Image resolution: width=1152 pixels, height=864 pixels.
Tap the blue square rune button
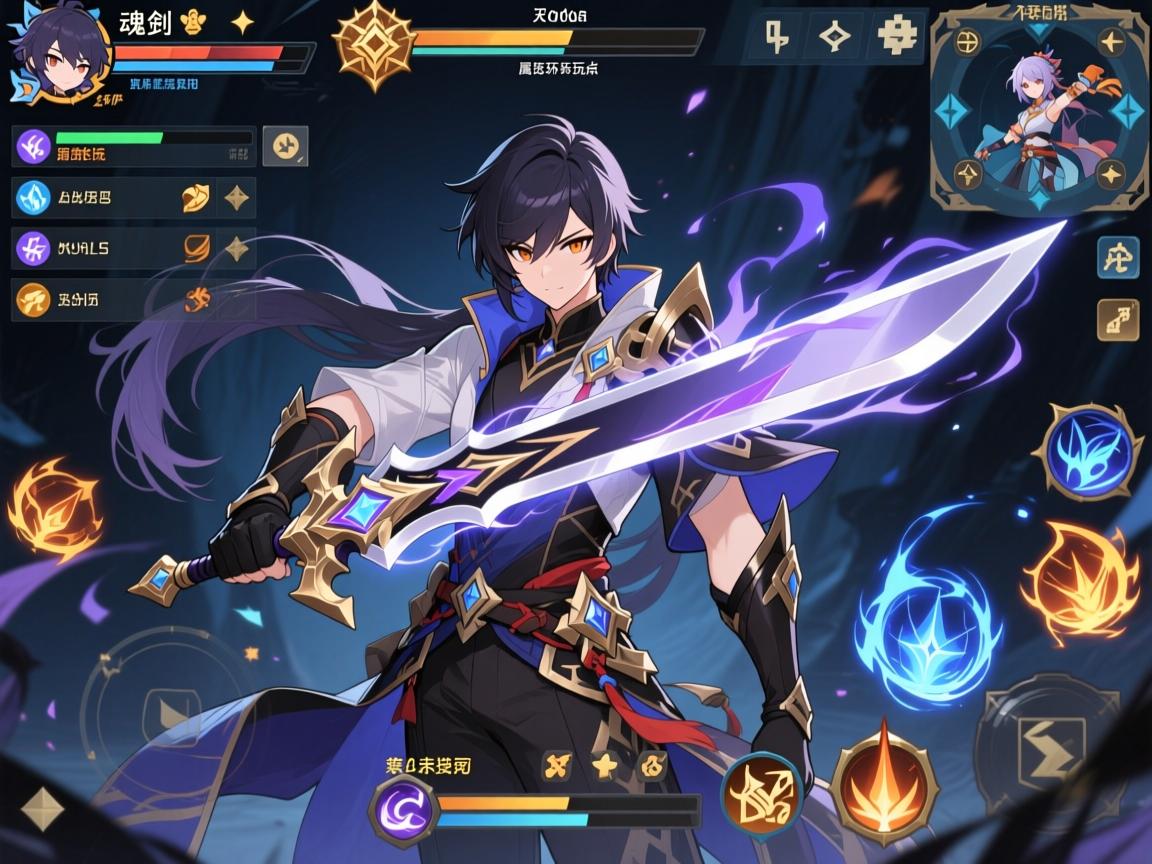click(1117, 258)
